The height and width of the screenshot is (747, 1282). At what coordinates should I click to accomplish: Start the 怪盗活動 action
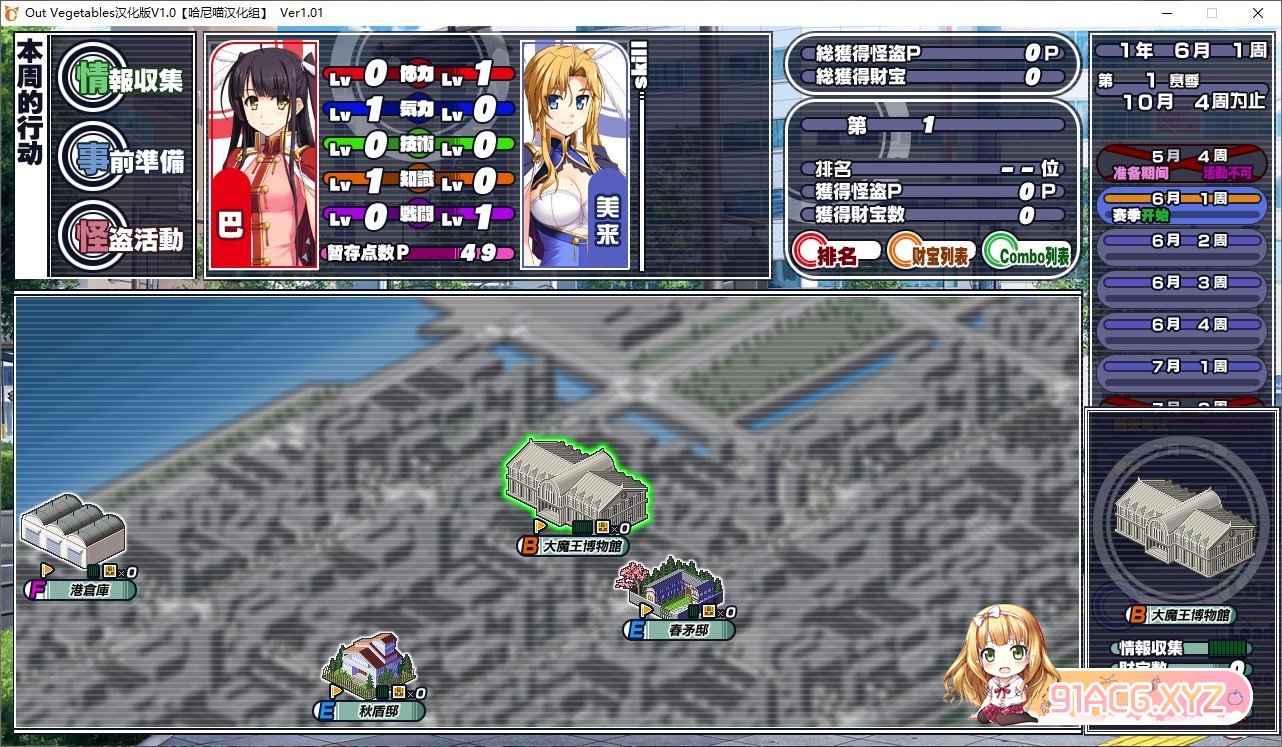pos(122,239)
